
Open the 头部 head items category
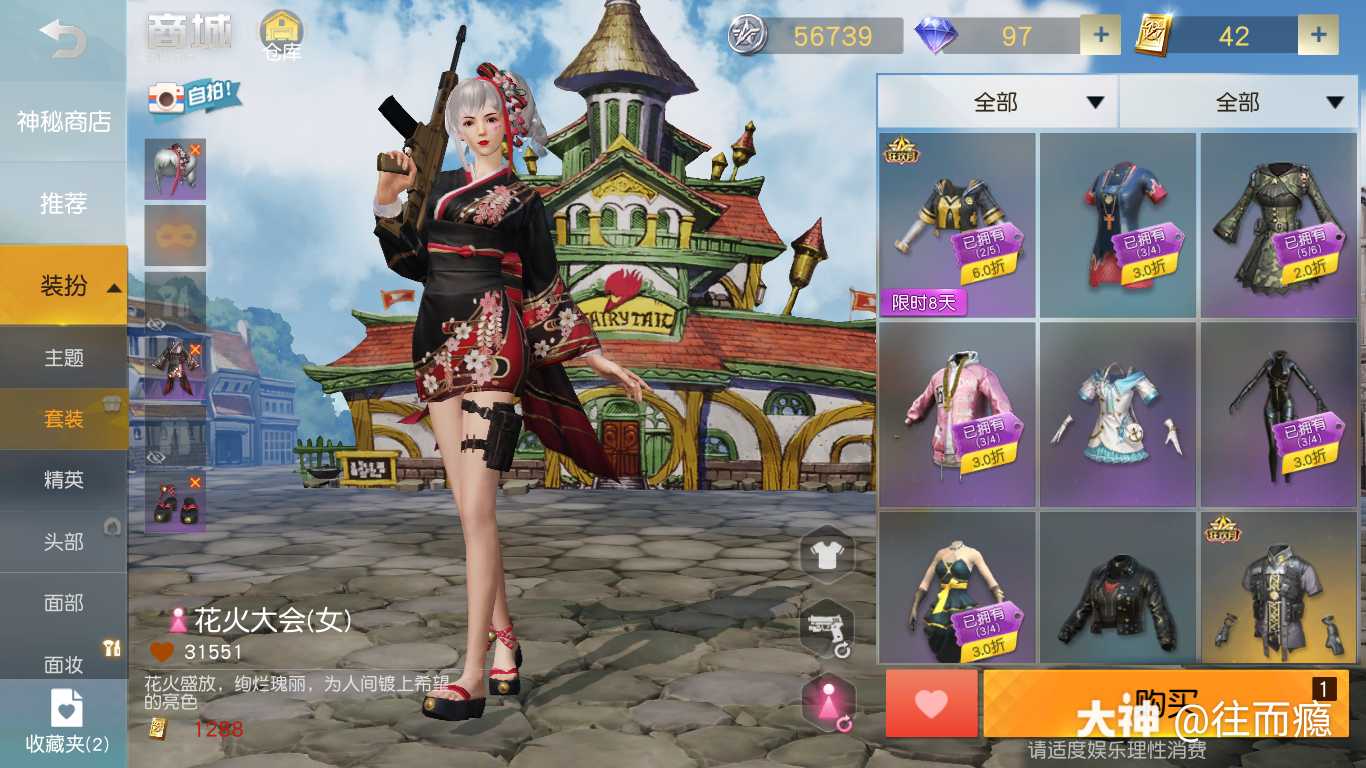tap(63, 542)
